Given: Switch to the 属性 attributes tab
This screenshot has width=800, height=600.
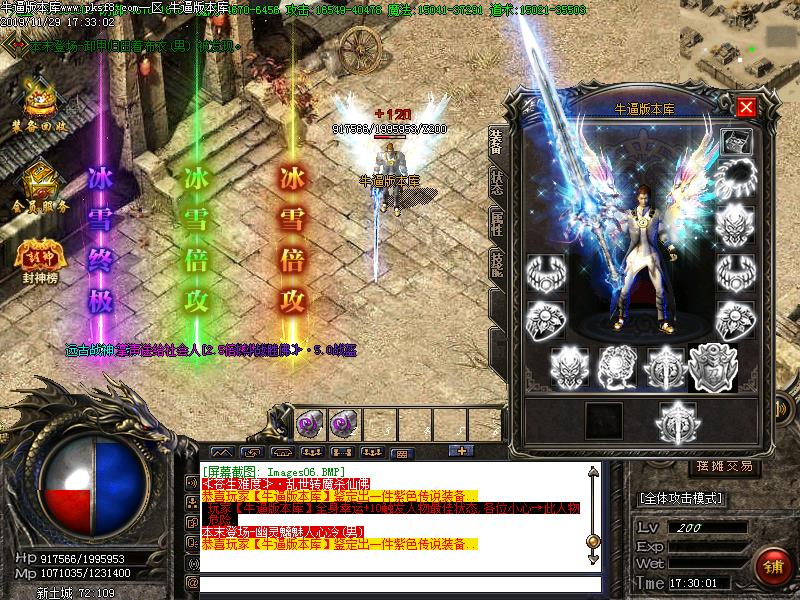Looking at the screenshot, I should pos(496,224).
